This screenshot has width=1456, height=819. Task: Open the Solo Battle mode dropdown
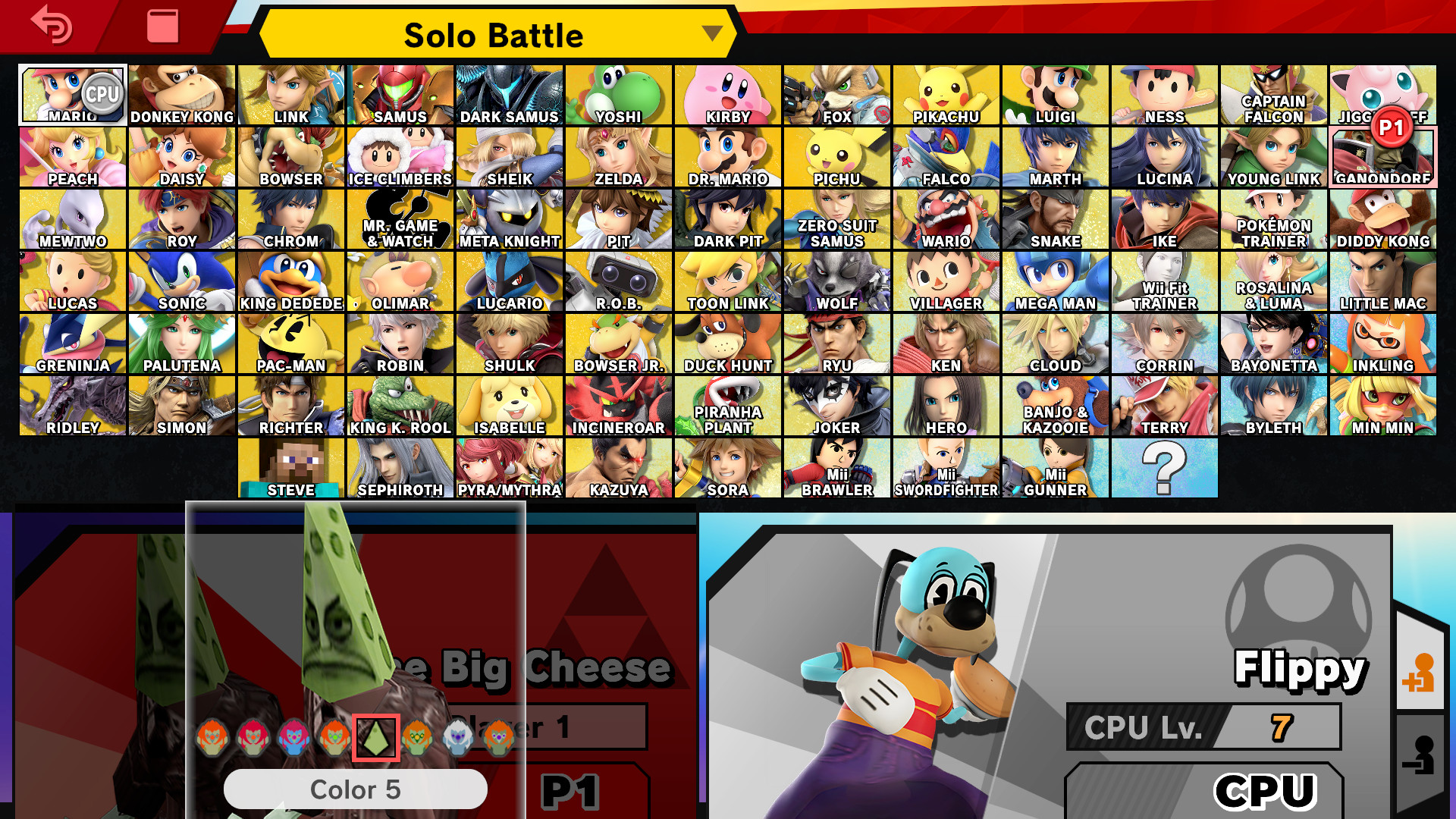(x=494, y=34)
